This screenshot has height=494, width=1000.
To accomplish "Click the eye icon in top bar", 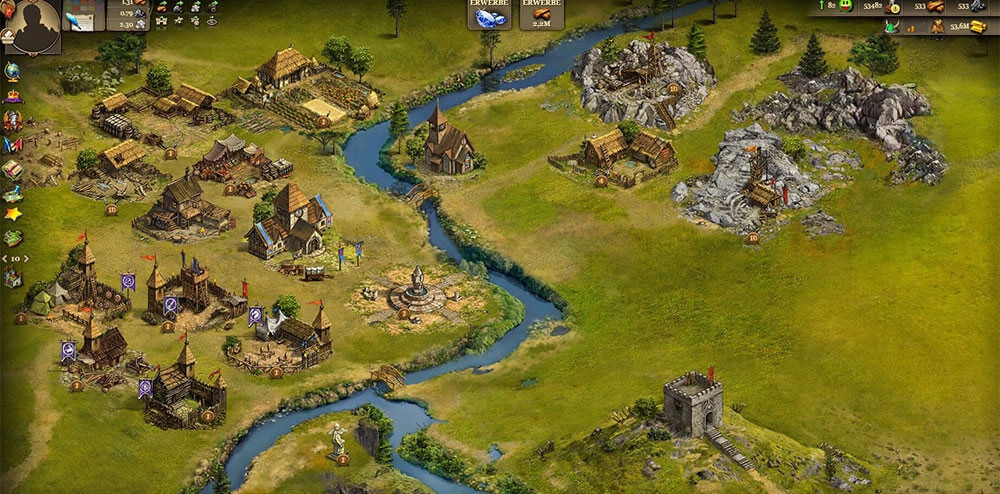I will point(212,20).
